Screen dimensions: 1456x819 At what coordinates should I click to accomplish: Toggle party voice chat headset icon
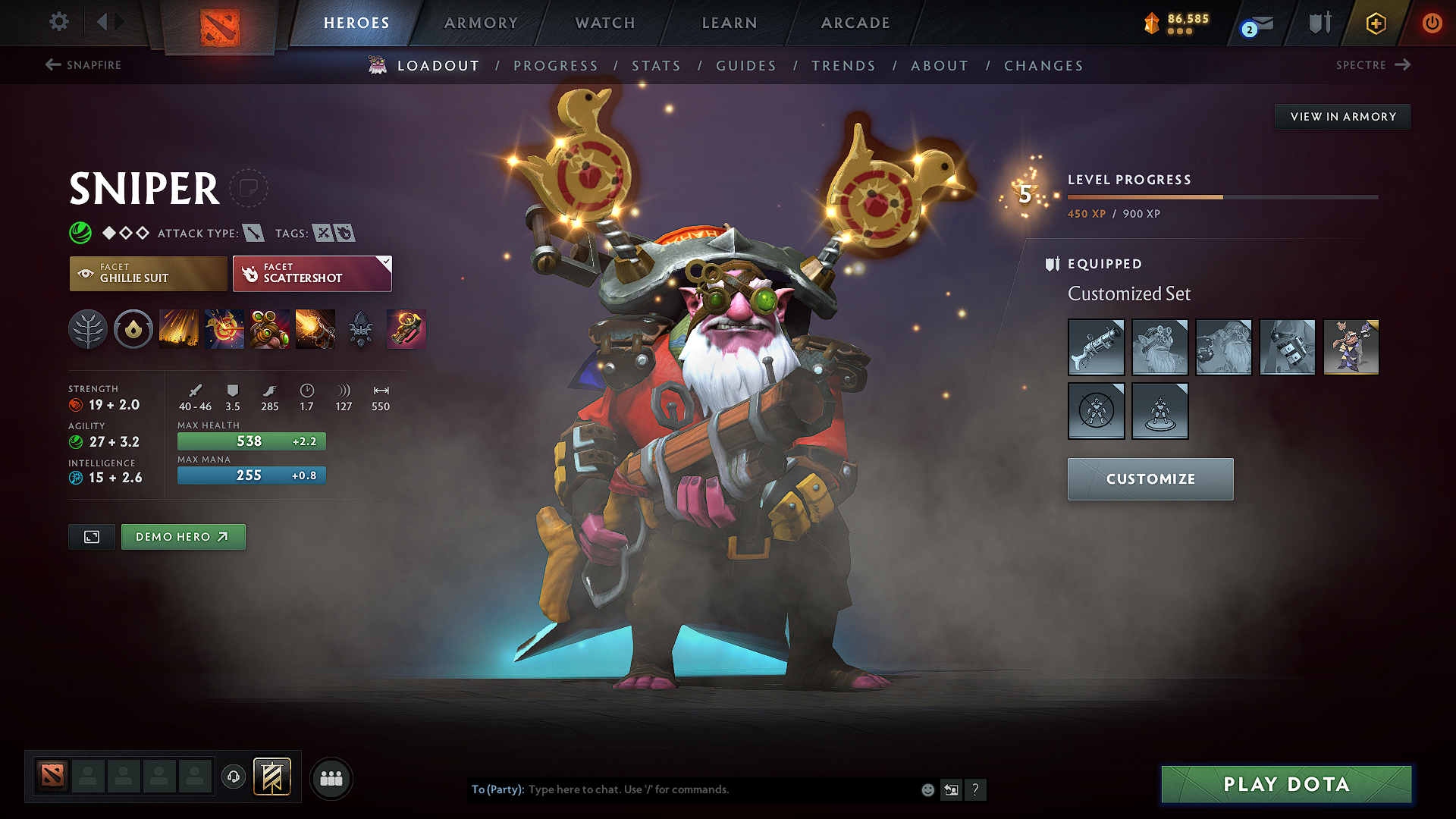click(233, 778)
